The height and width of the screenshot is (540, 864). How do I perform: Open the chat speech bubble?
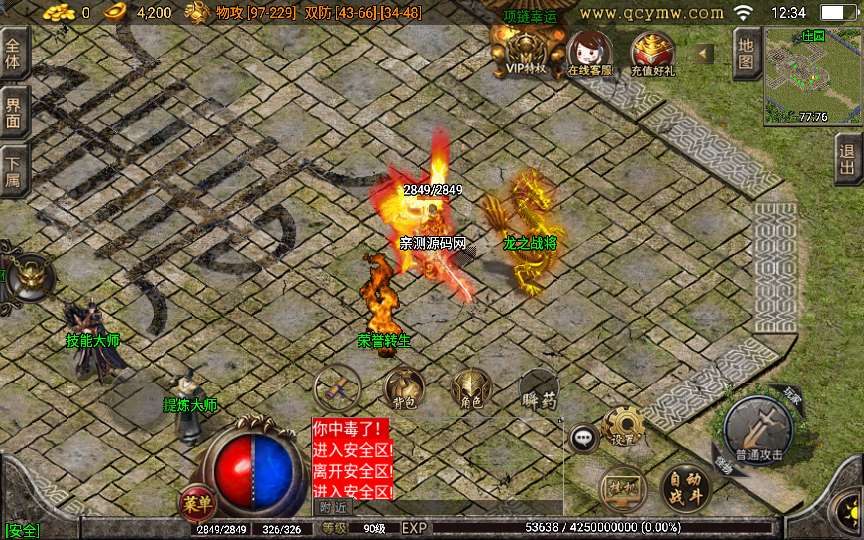pyautogui.click(x=583, y=437)
